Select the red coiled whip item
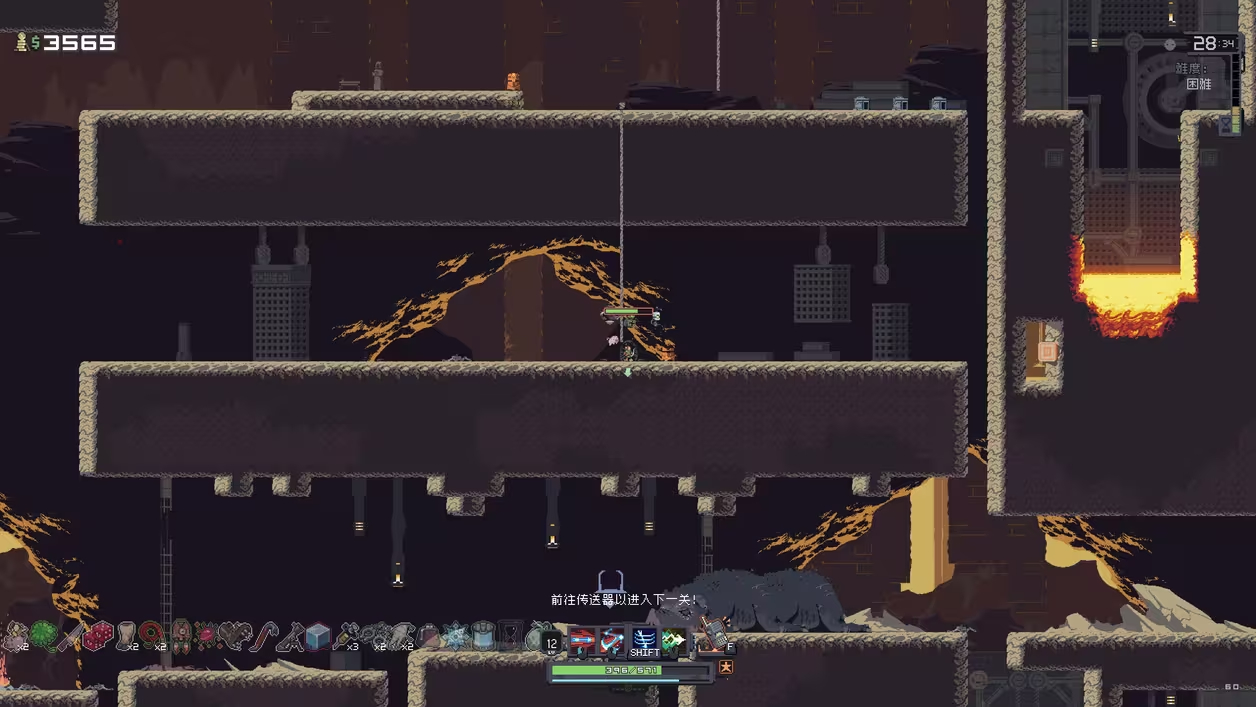Viewport: 1256px width, 707px height. click(x=152, y=636)
